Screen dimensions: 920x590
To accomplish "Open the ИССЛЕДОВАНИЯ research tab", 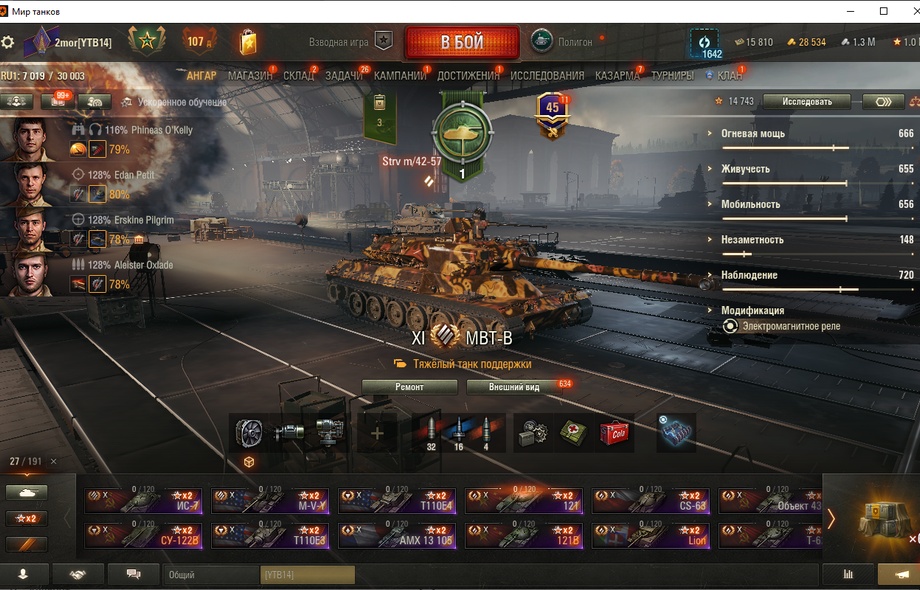I will click(547, 75).
